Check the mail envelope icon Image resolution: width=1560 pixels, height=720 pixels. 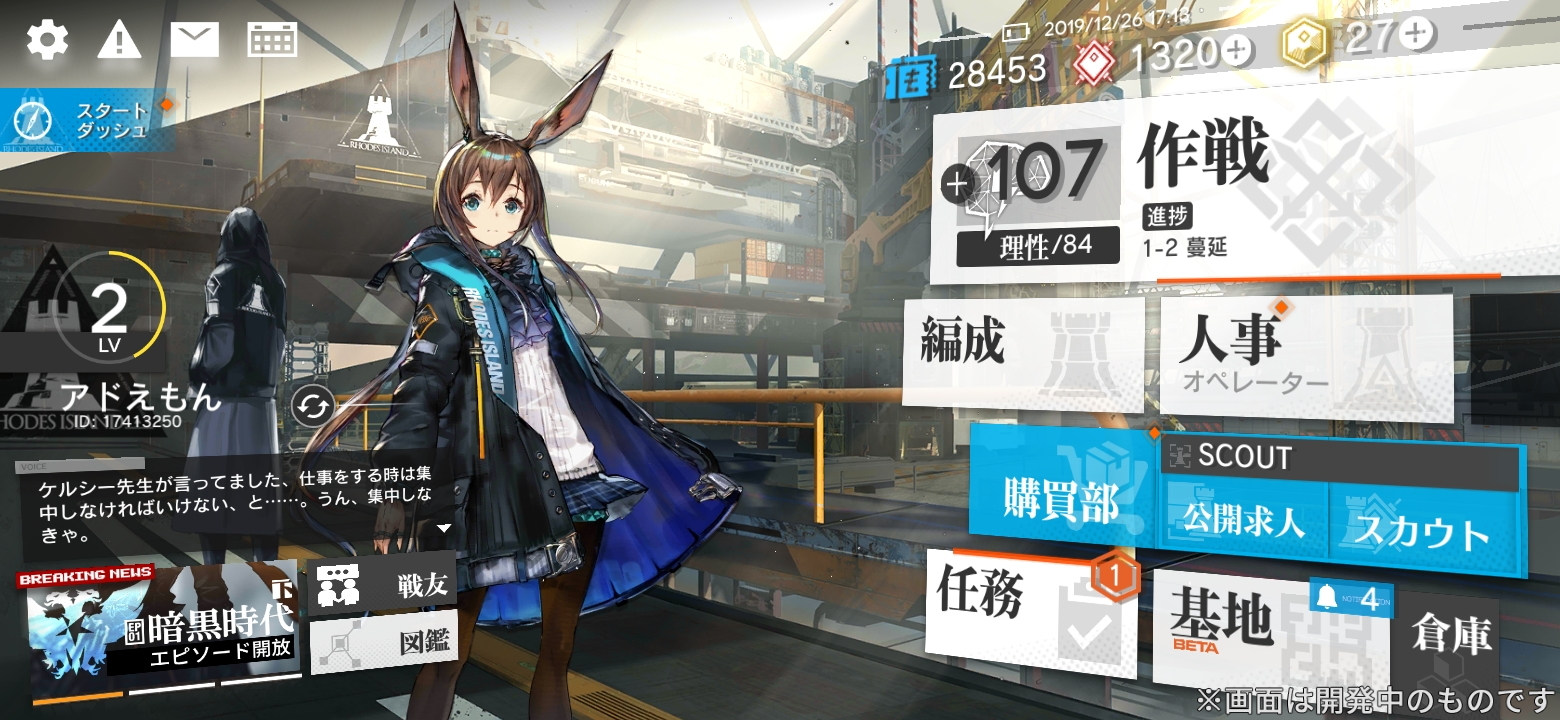tap(194, 40)
